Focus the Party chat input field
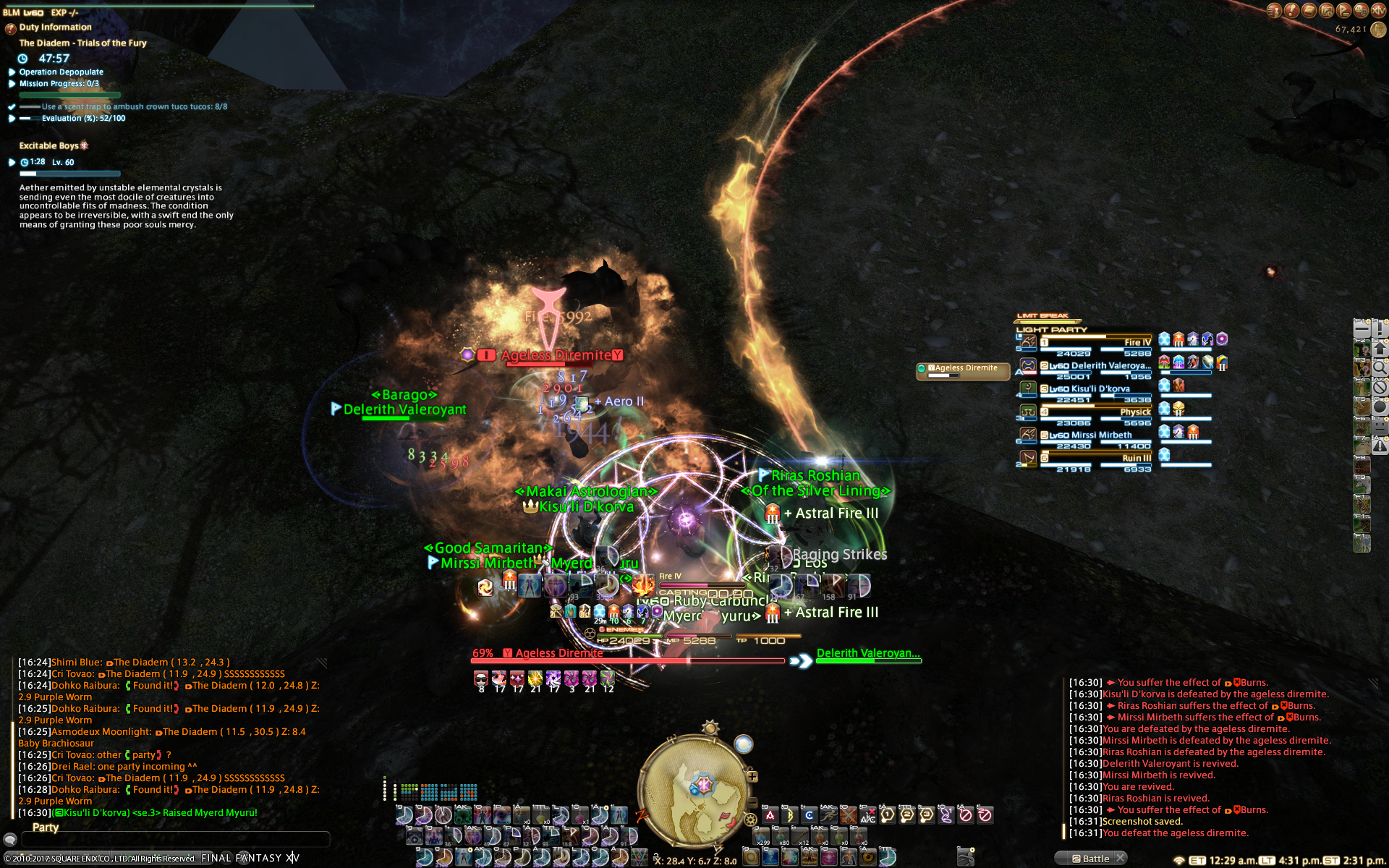 [x=175, y=839]
